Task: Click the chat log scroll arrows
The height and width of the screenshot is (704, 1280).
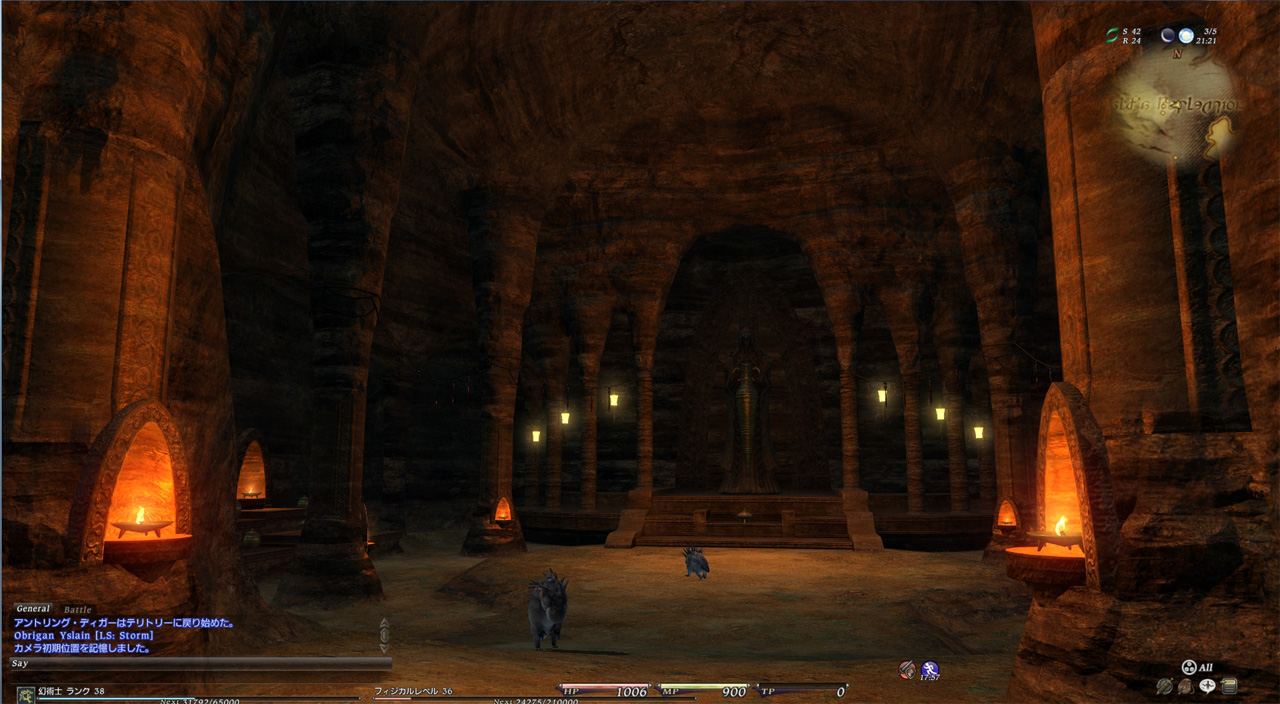Action: [x=384, y=634]
